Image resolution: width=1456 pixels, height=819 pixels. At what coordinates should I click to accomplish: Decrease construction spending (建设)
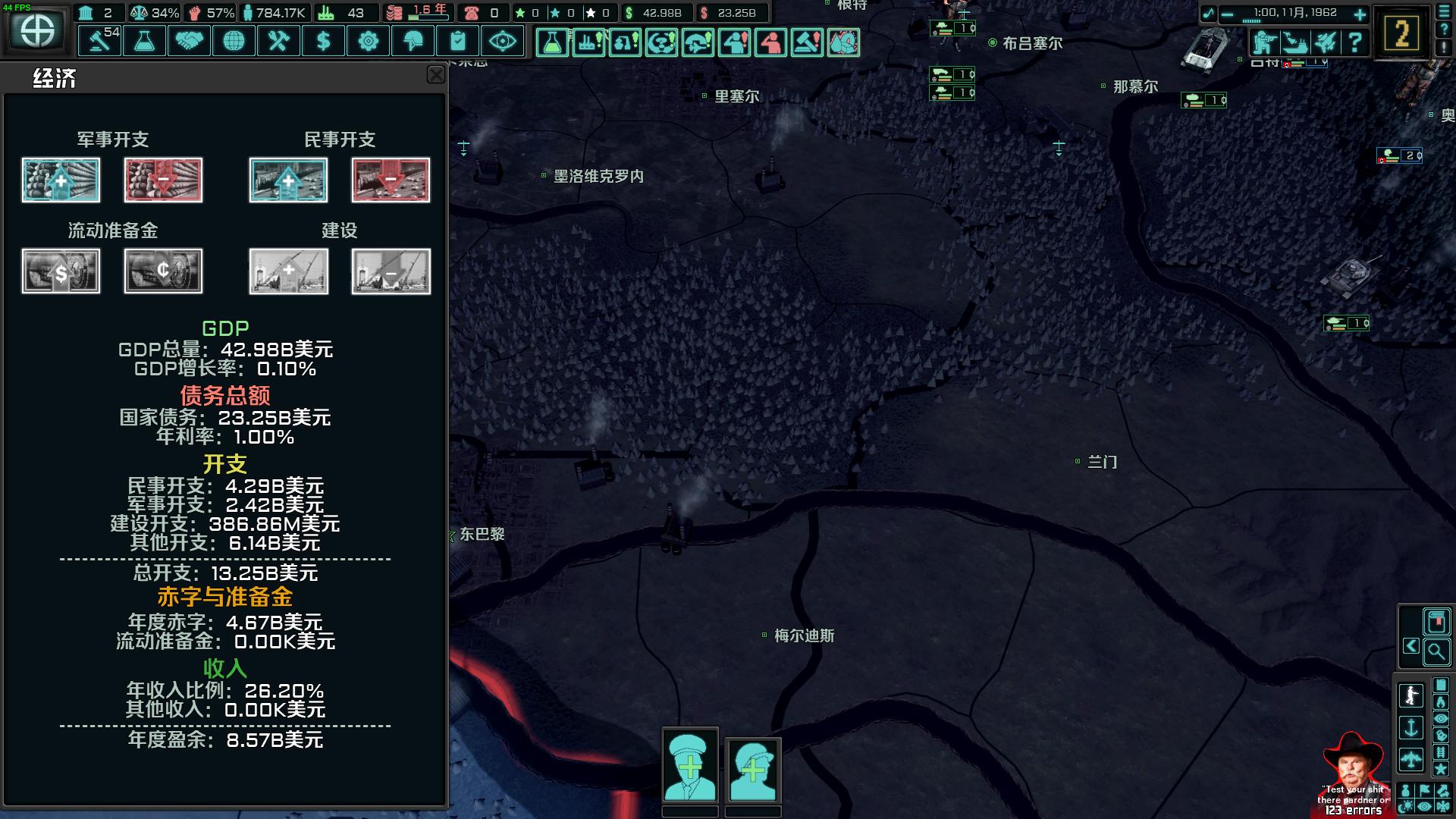tap(391, 271)
